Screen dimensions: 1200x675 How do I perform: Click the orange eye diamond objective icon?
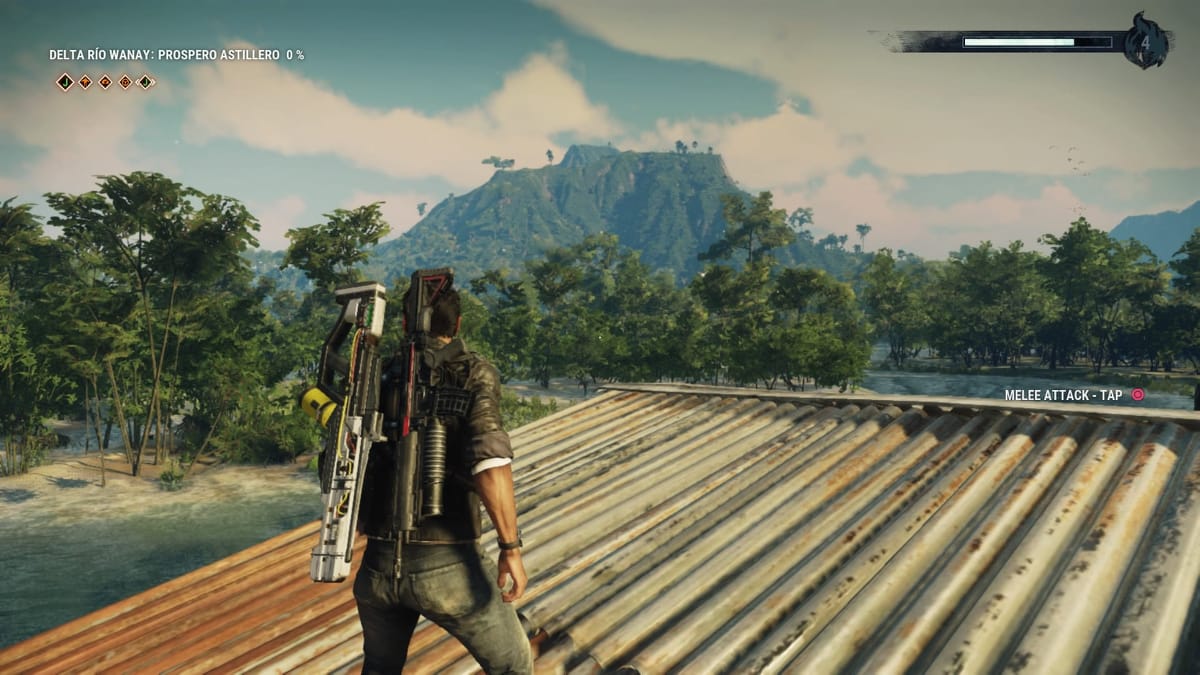coord(105,82)
